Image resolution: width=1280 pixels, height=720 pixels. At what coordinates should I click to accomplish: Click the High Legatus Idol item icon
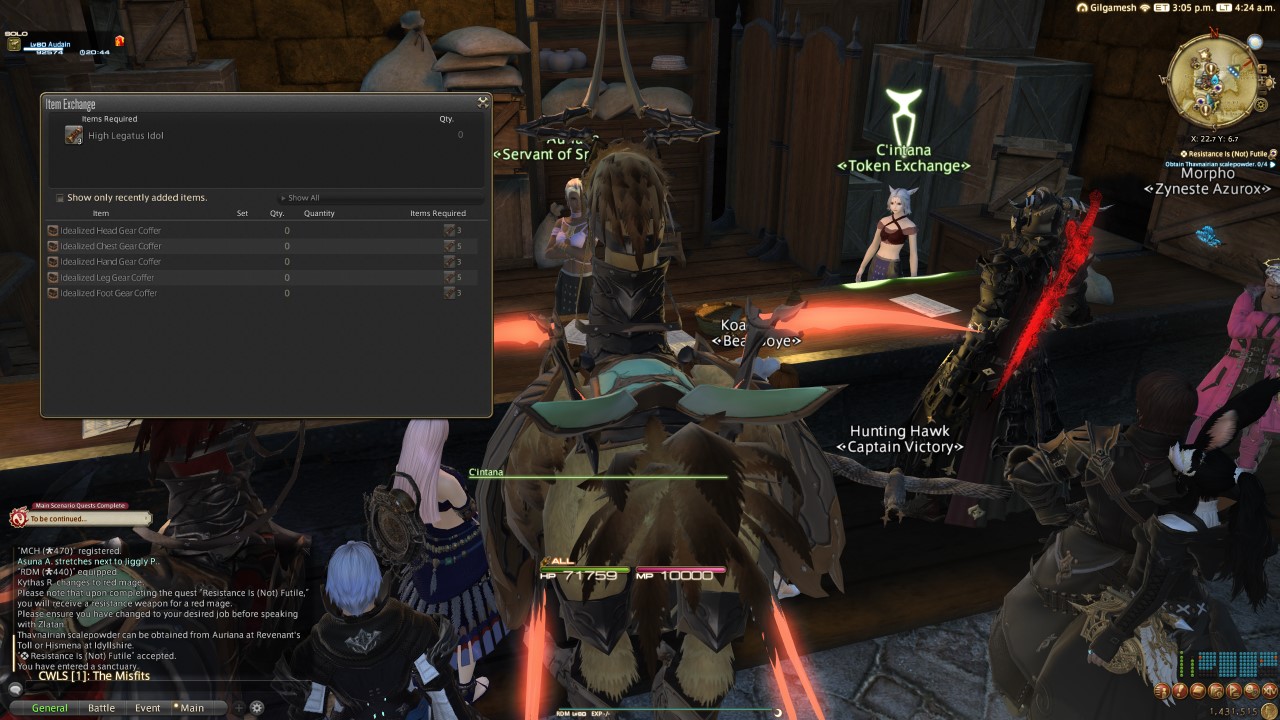point(72,135)
